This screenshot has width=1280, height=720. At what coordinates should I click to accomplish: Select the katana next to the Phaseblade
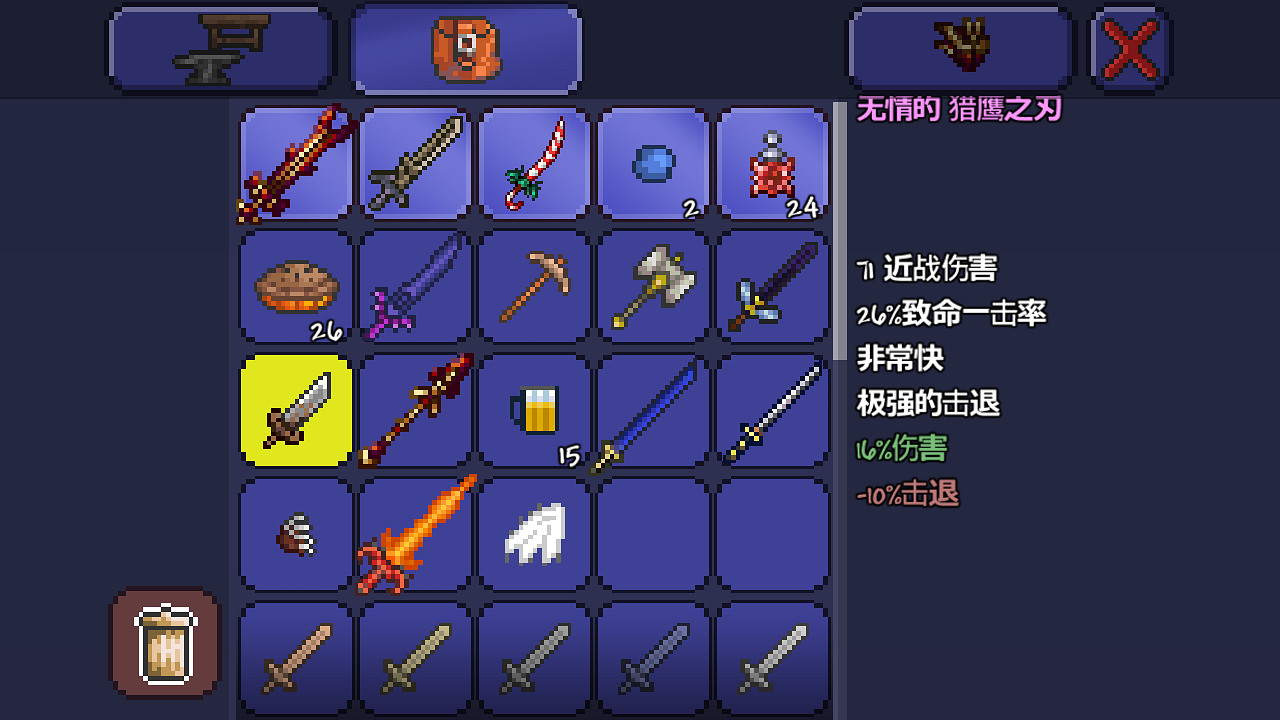pos(773,411)
